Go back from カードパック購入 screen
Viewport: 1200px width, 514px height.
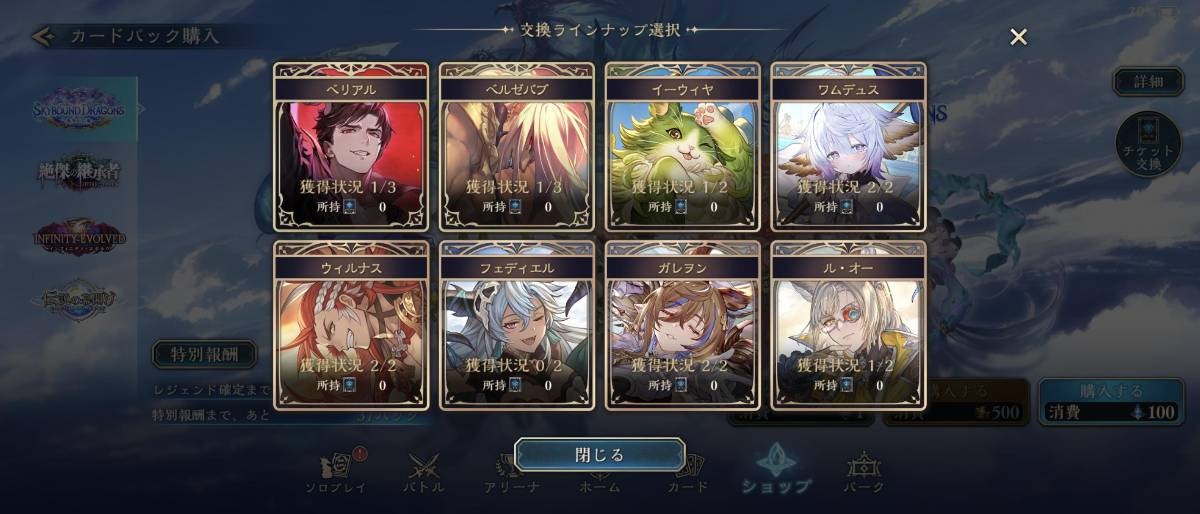tap(42, 37)
